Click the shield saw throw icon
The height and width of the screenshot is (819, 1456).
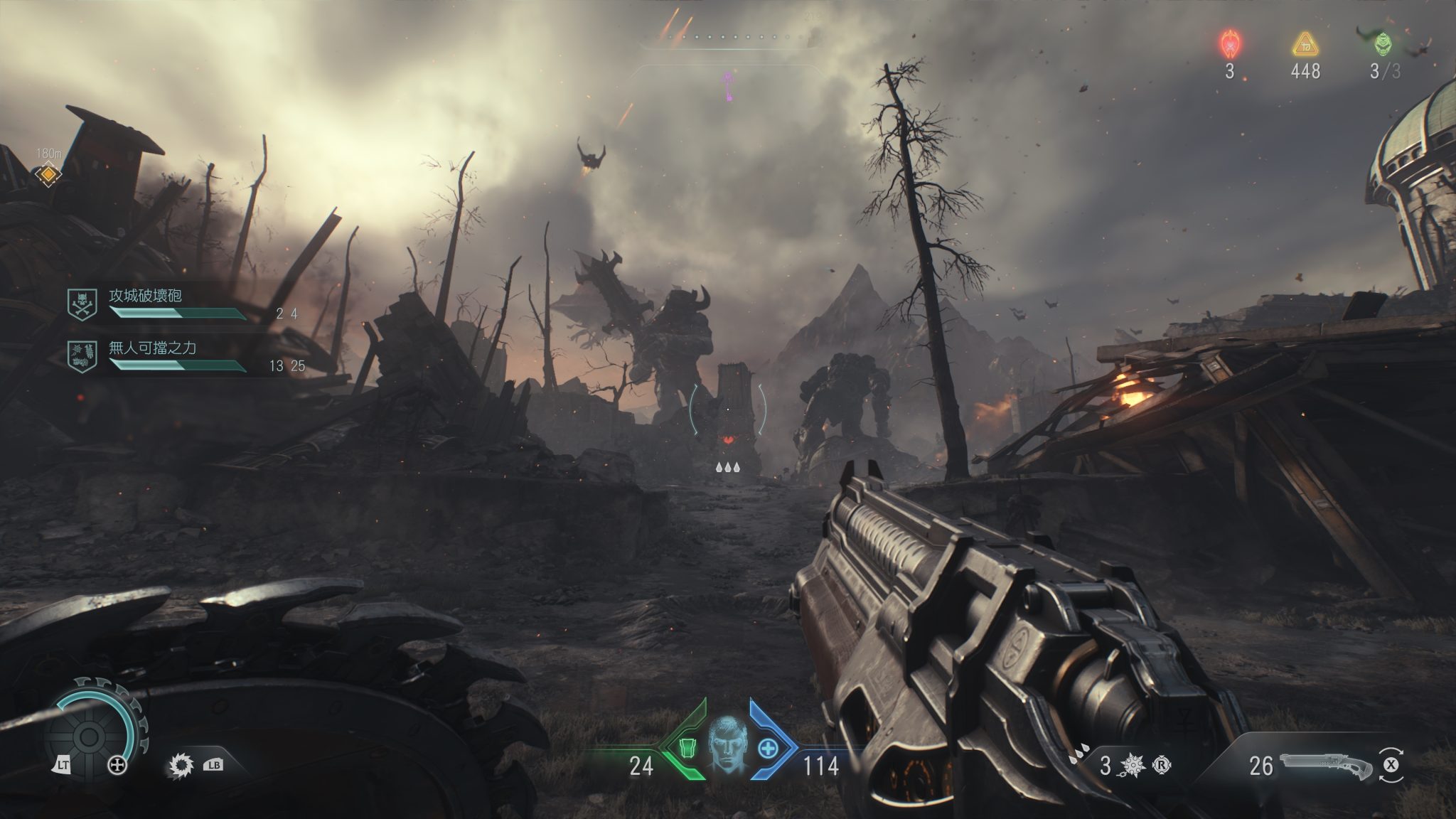179,765
